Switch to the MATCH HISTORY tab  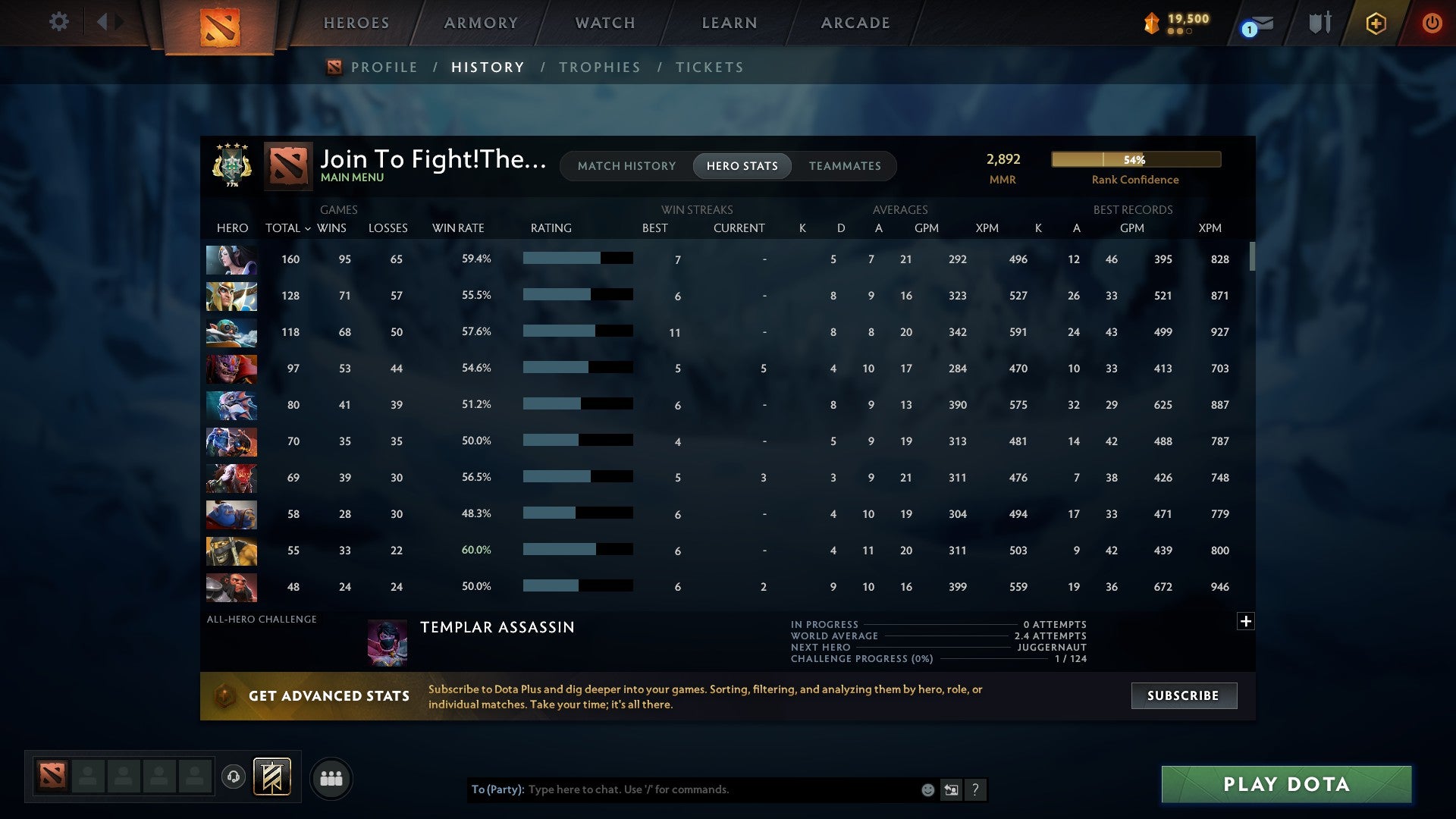(626, 165)
